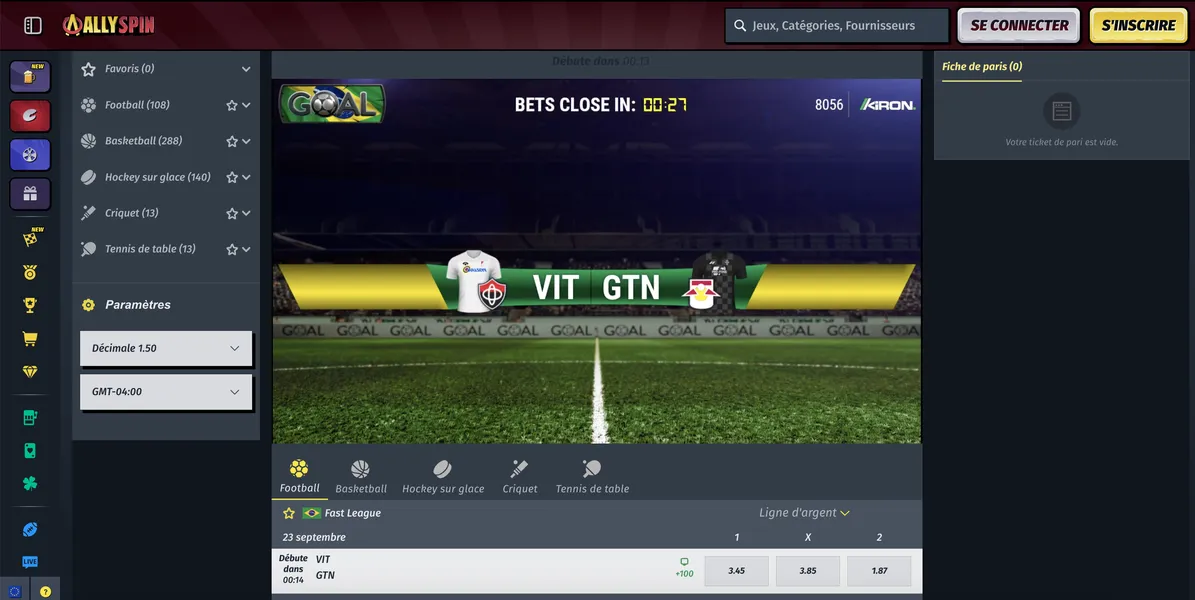The image size is (1195, 600).
Task: Pick the draw odds 3.85
Action: coord(808,571)
